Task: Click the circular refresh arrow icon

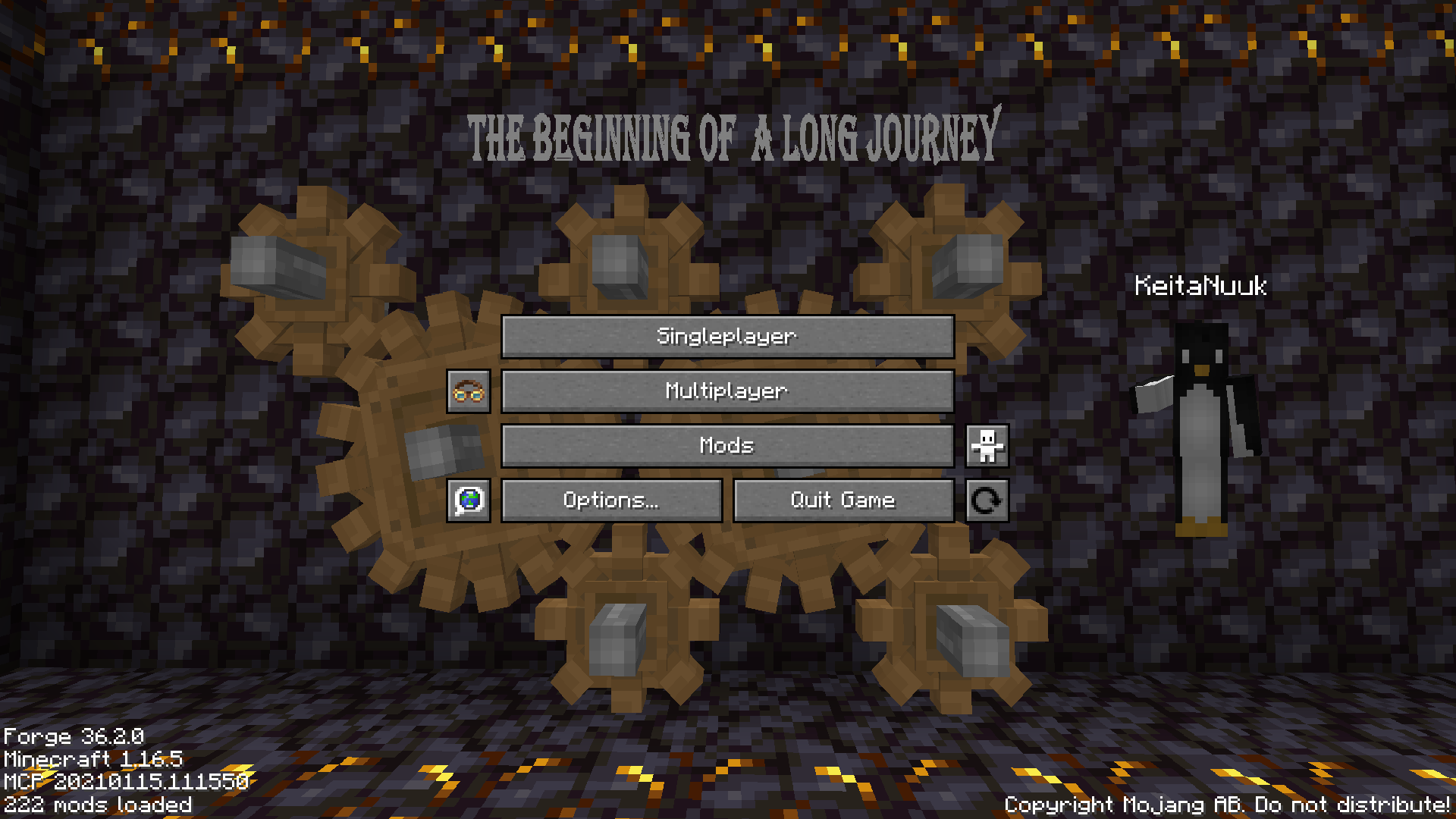Action: click(x=987, y=500)
